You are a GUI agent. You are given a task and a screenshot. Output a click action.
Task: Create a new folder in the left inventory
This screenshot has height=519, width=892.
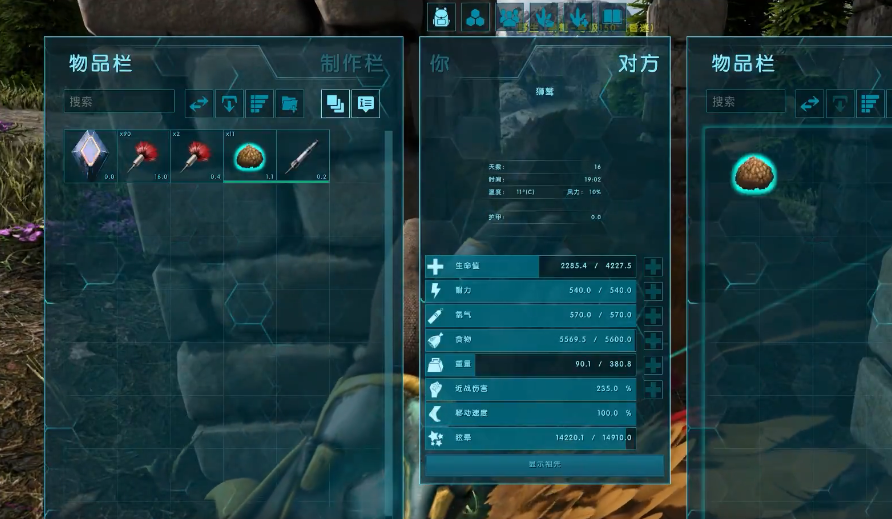[290, 103]
